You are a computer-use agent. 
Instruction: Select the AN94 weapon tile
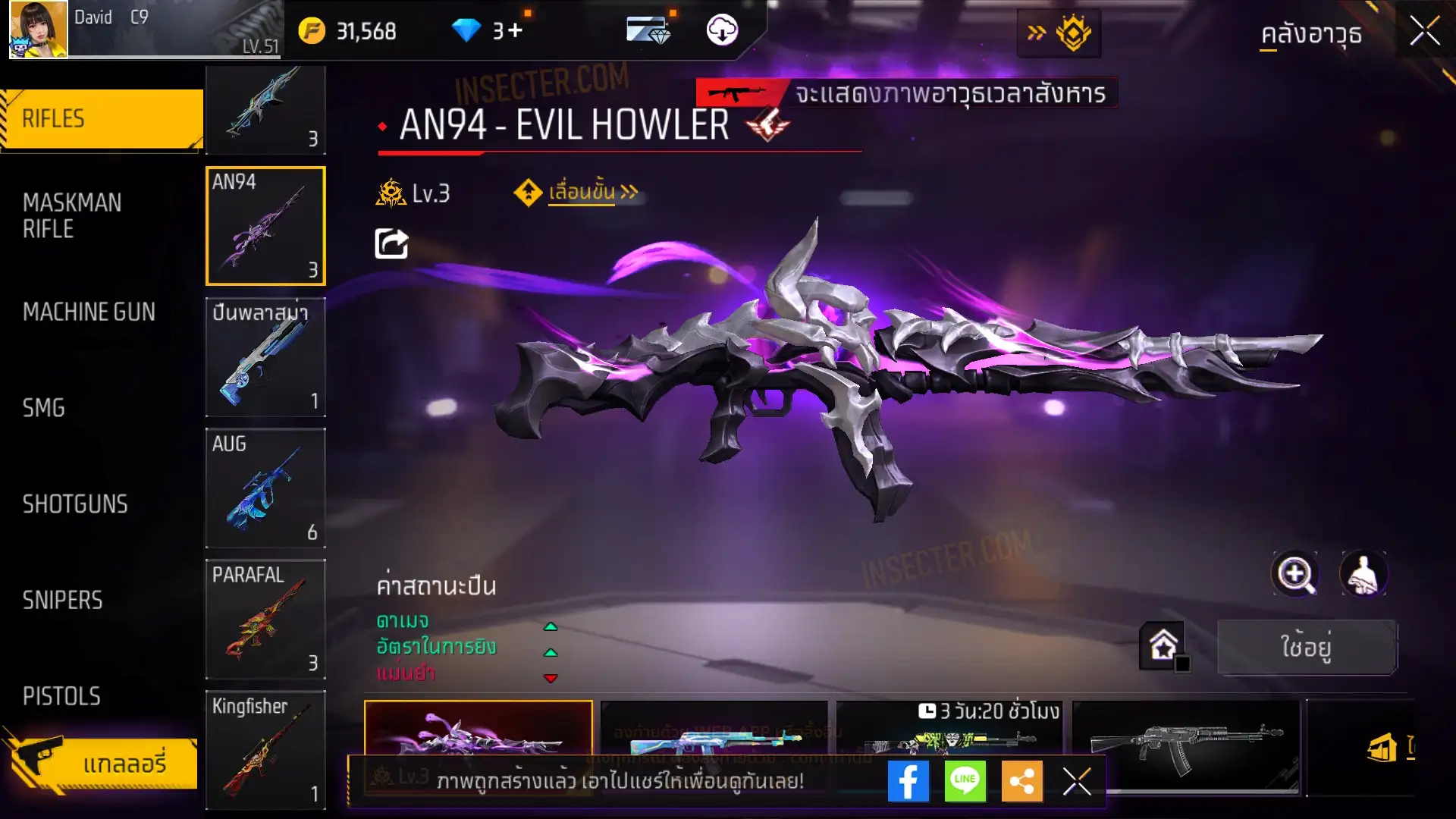(265, 226)
